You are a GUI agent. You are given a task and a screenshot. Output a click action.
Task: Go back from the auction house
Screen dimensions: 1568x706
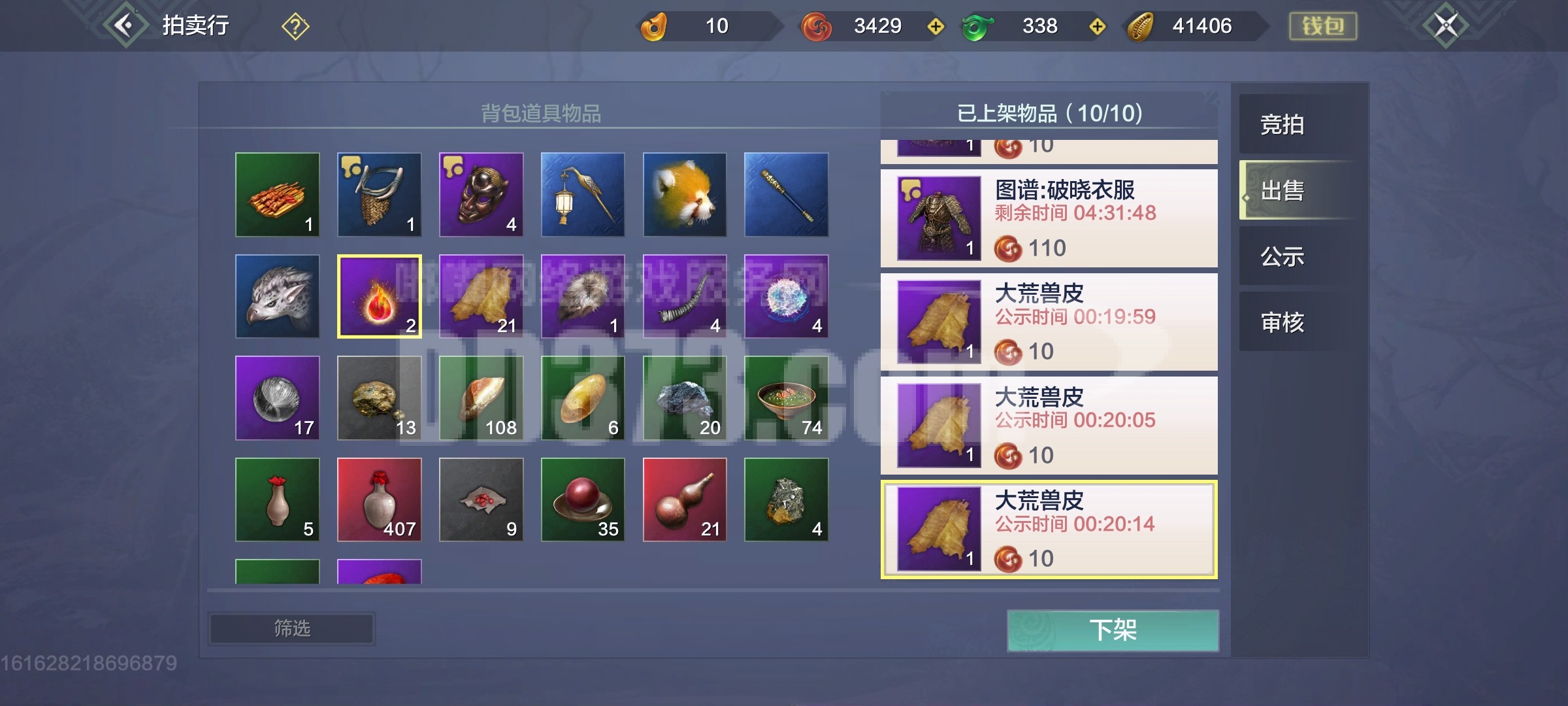click(124, 26)
